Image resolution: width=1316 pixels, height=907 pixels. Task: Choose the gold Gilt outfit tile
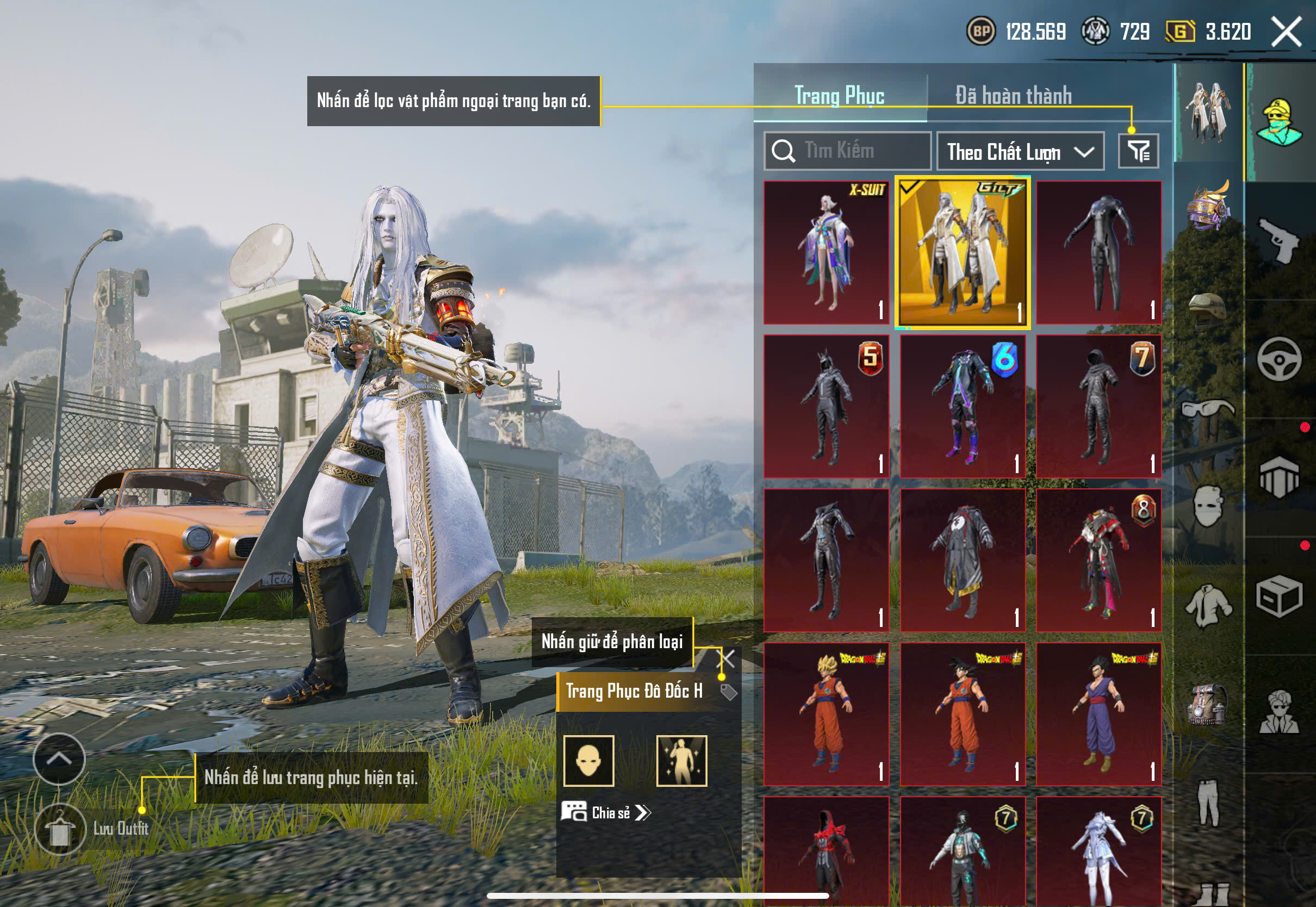962,252
